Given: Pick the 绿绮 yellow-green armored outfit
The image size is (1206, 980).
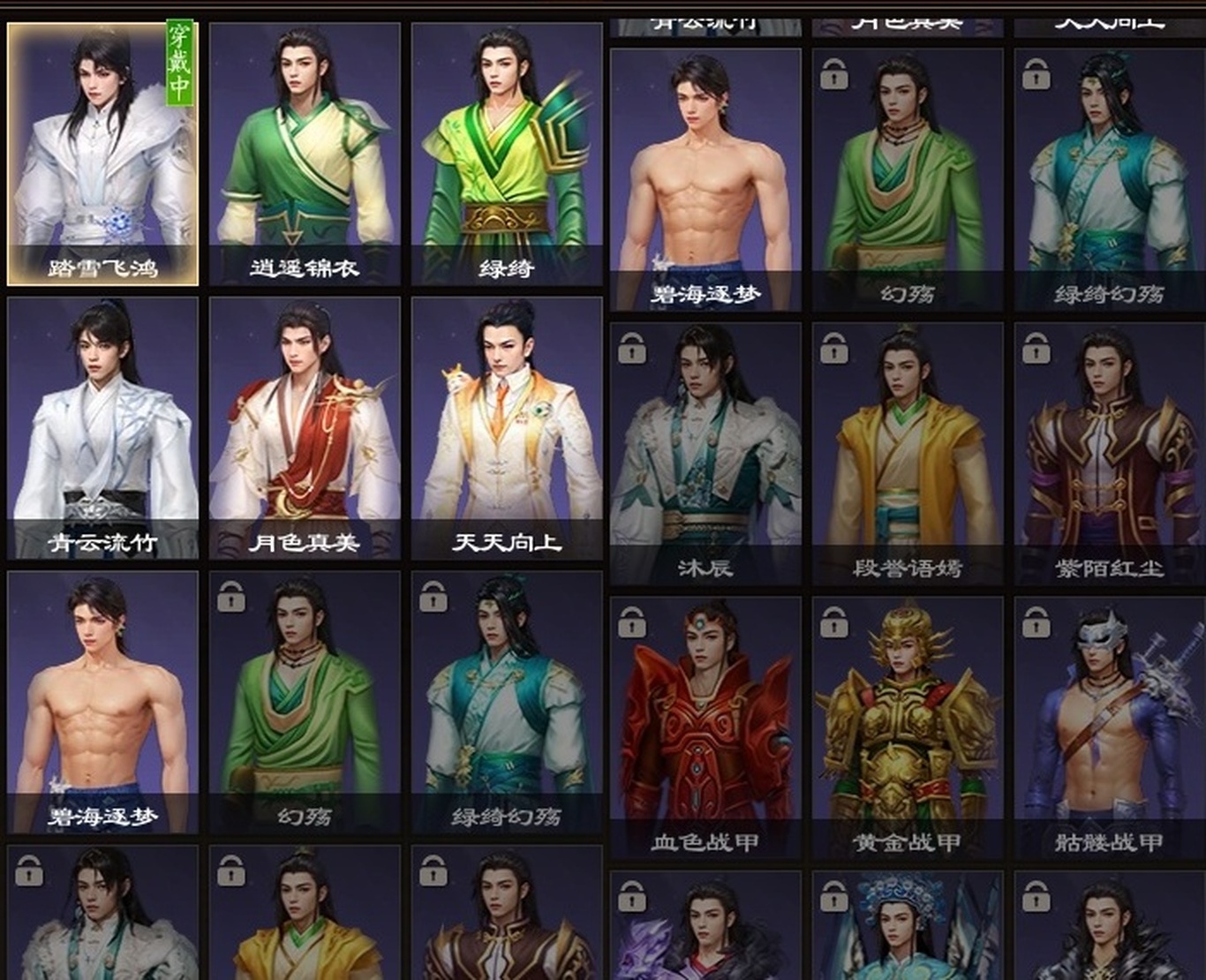Looking at the screenshot, I should [507, 155].
